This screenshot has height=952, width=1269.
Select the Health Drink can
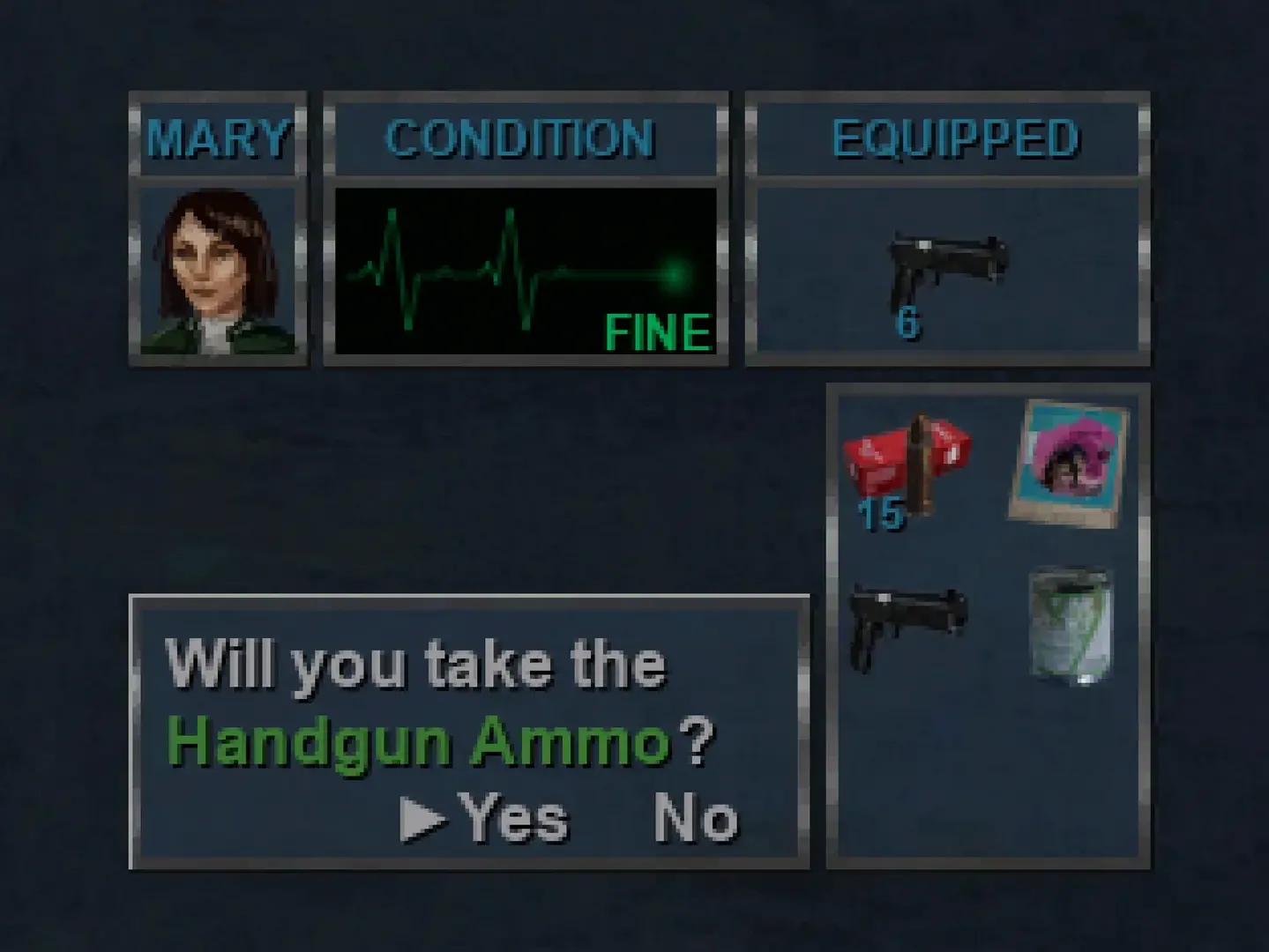pyautogui.click(x=1070, y=626)
